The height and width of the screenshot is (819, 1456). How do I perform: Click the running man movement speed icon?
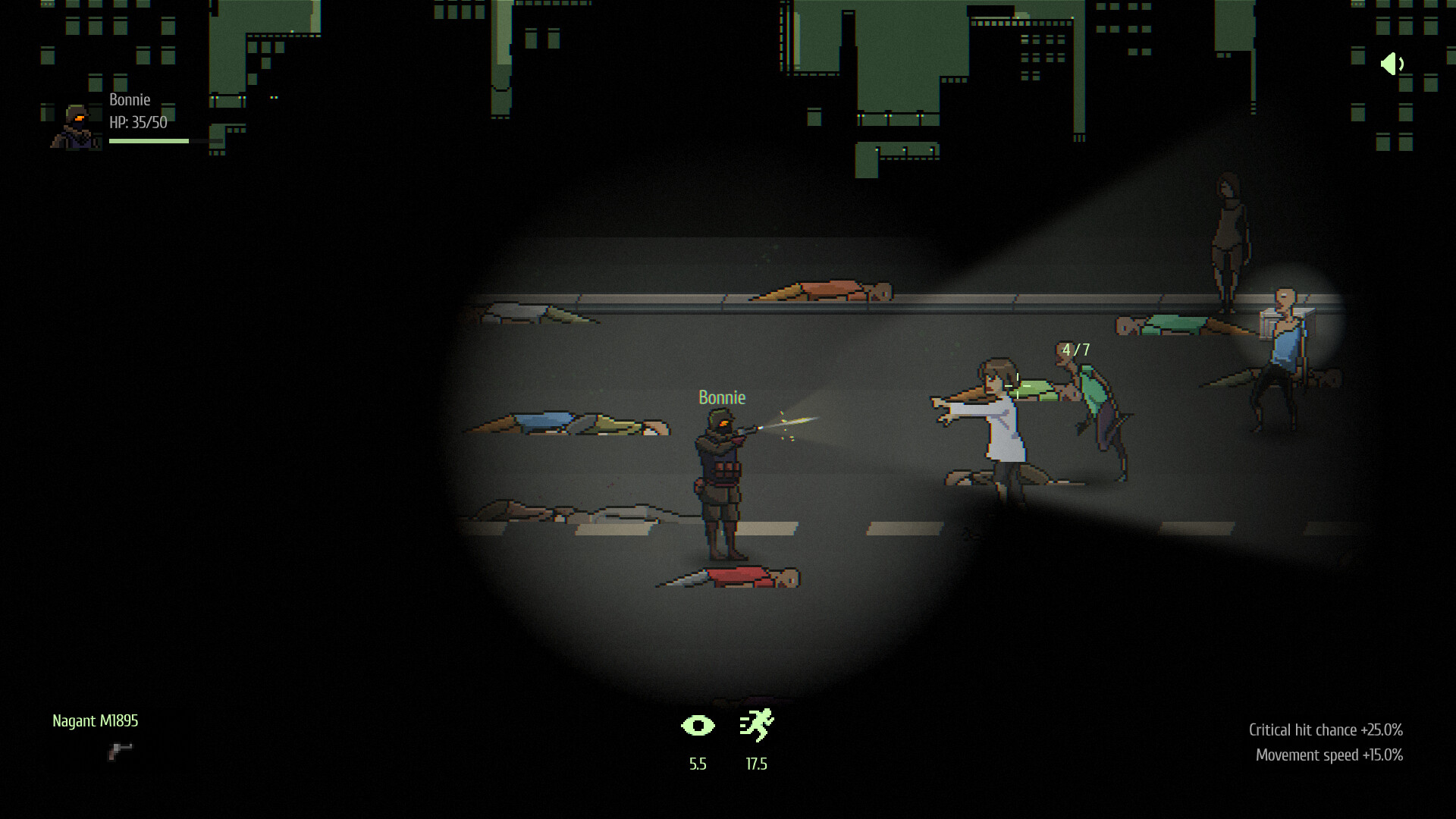755,726
